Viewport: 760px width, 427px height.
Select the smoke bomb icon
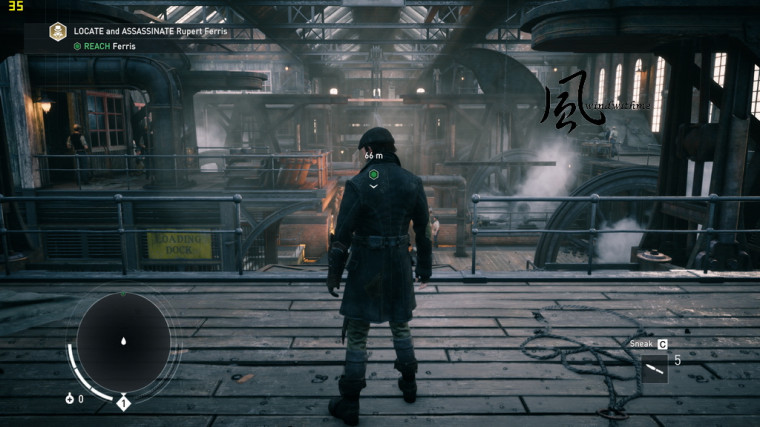coord(69,399)
